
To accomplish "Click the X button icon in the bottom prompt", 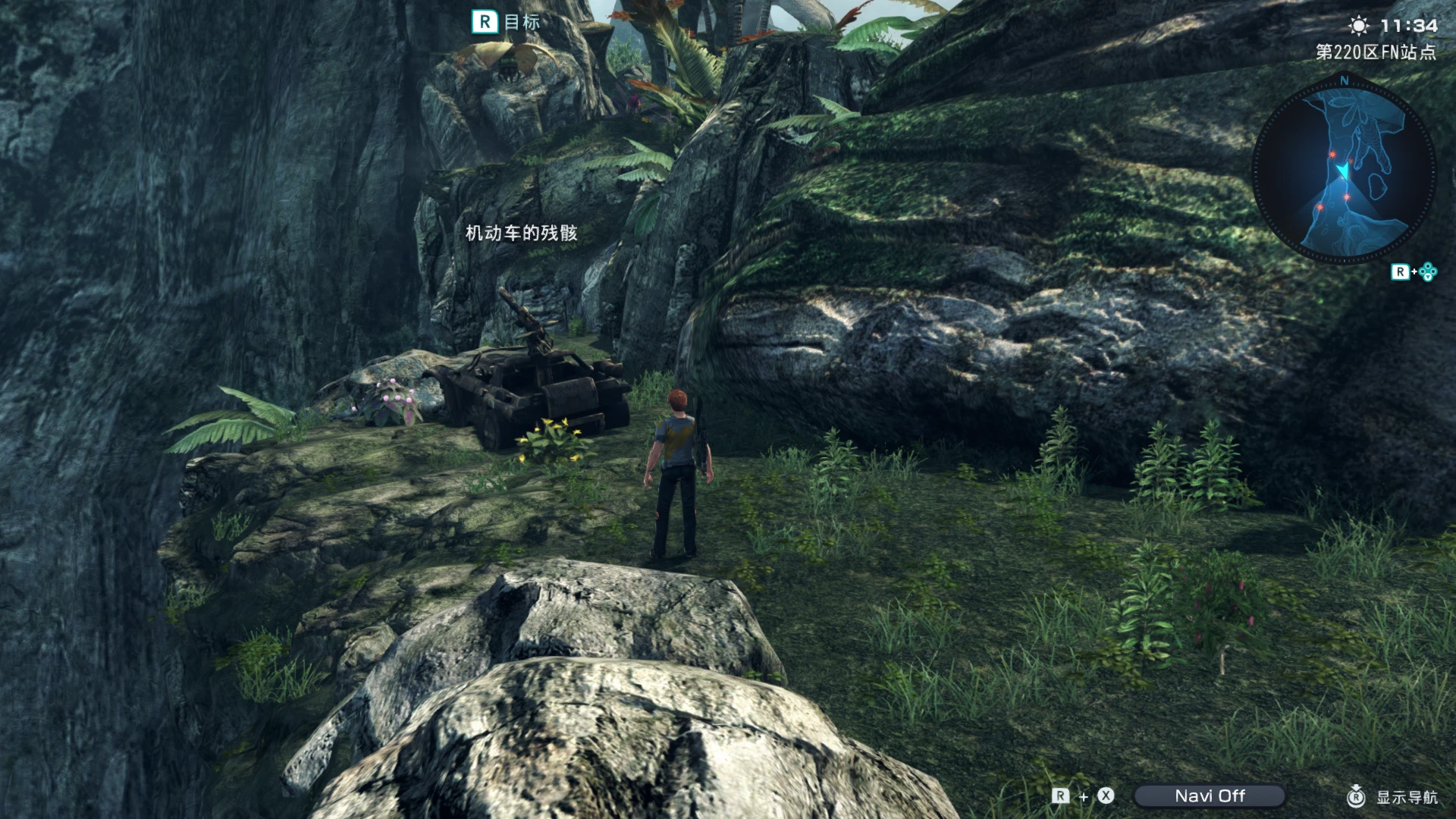I will point(1106,796).
